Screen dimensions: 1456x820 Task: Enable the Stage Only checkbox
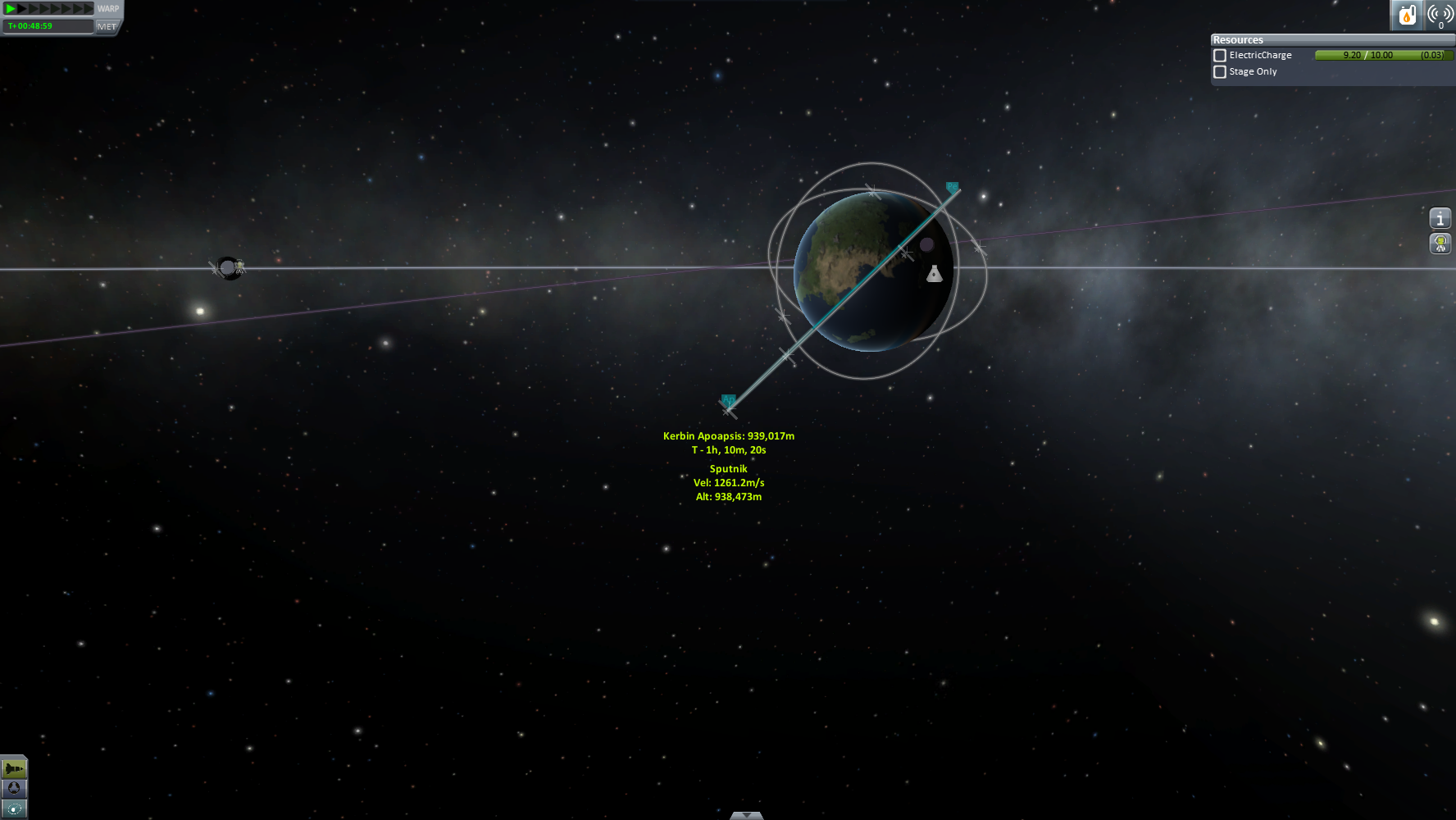(1220, 72)
